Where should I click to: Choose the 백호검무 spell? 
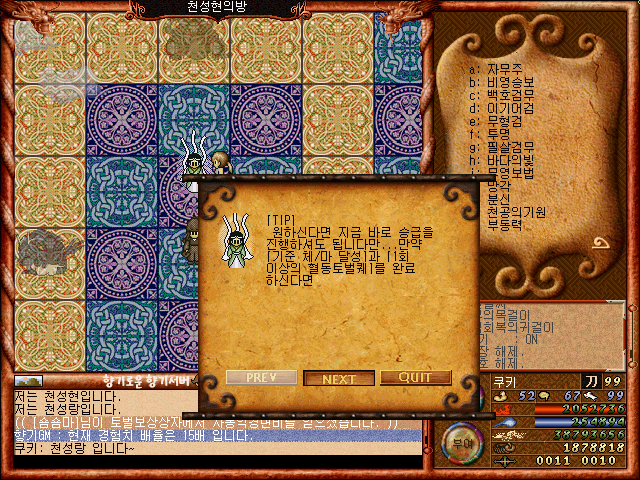504,94
